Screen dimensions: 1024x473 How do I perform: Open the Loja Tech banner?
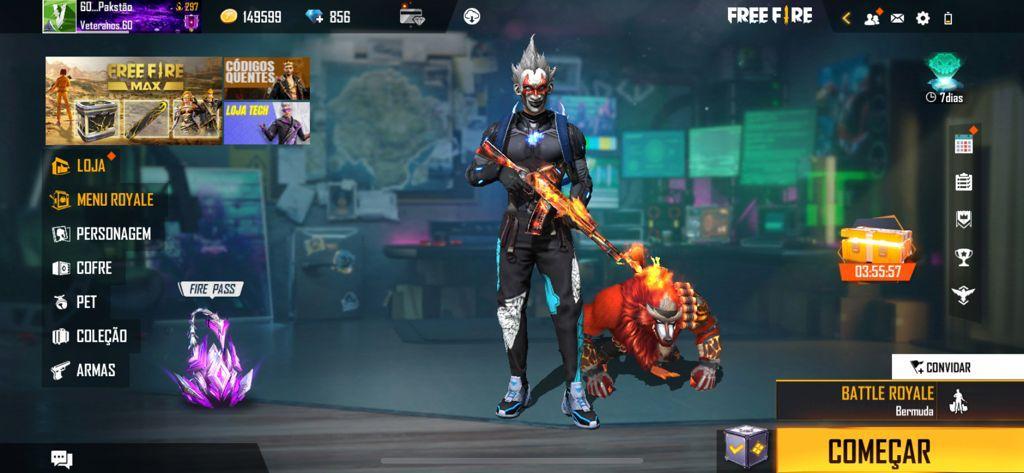[266, 122]
